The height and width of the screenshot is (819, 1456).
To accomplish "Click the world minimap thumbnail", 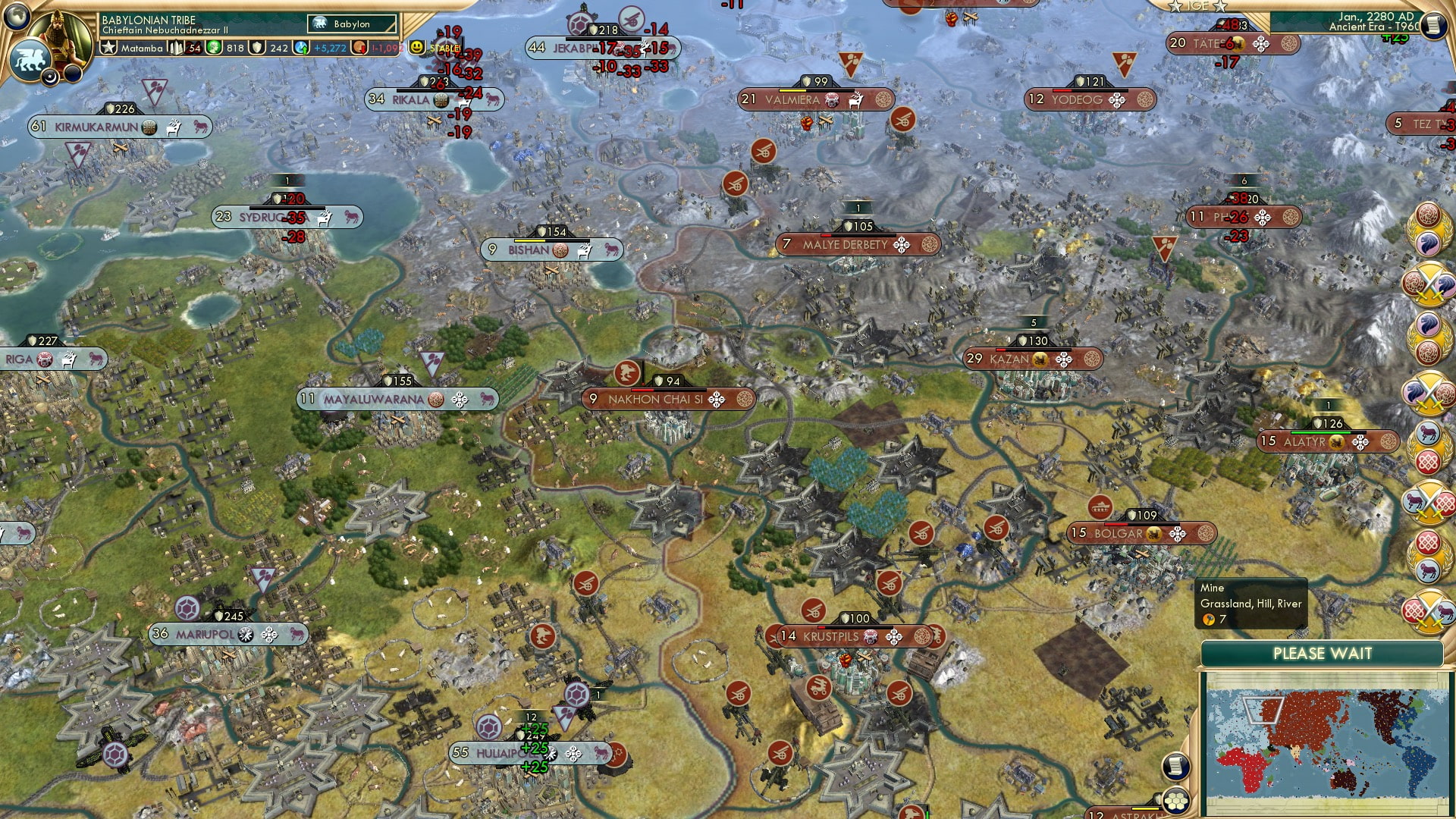I will coord(1326,743).
